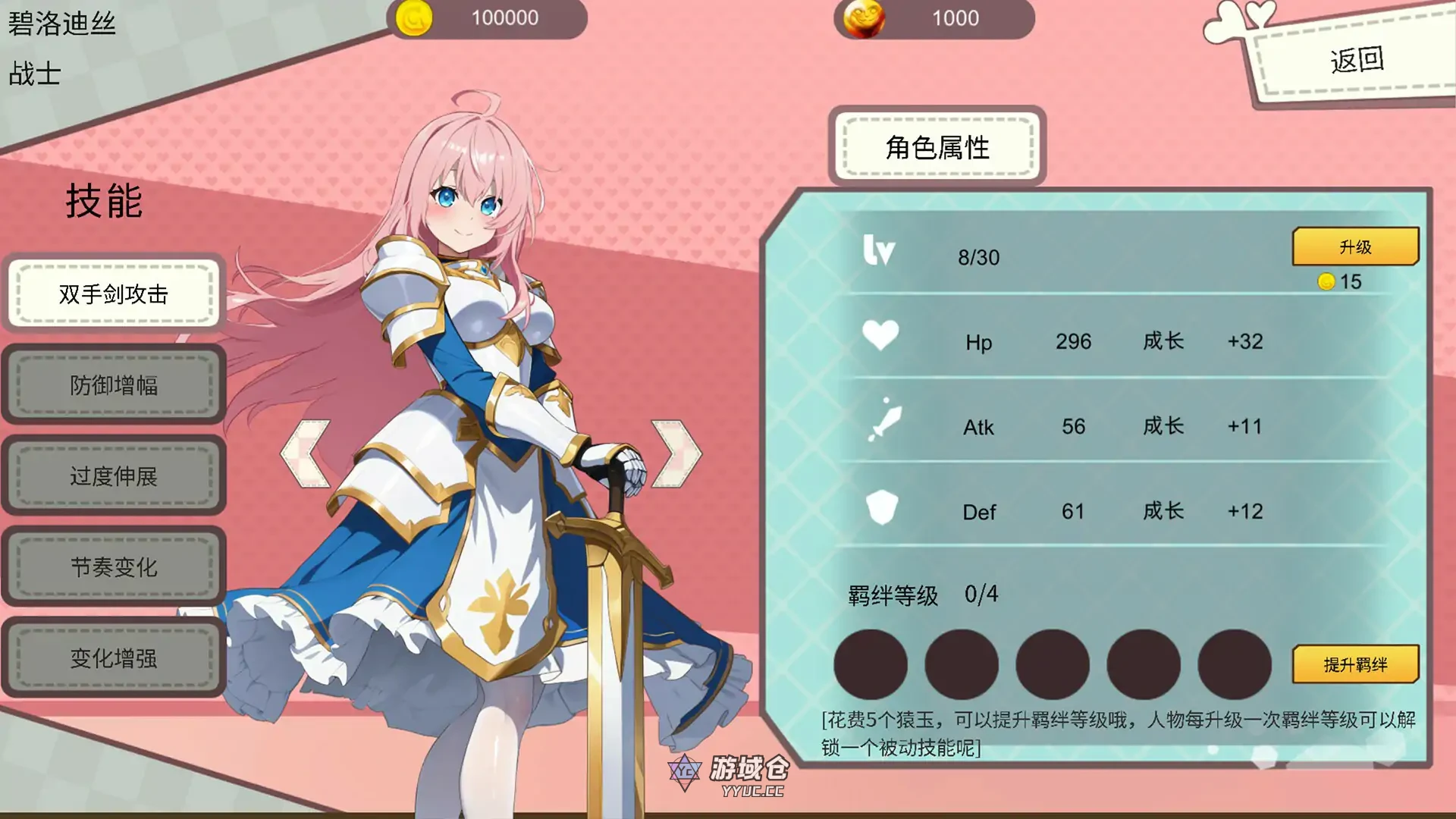Select the 节奏变化 skill
Viewport: 1456px width, 819px height.
[114, 568]
